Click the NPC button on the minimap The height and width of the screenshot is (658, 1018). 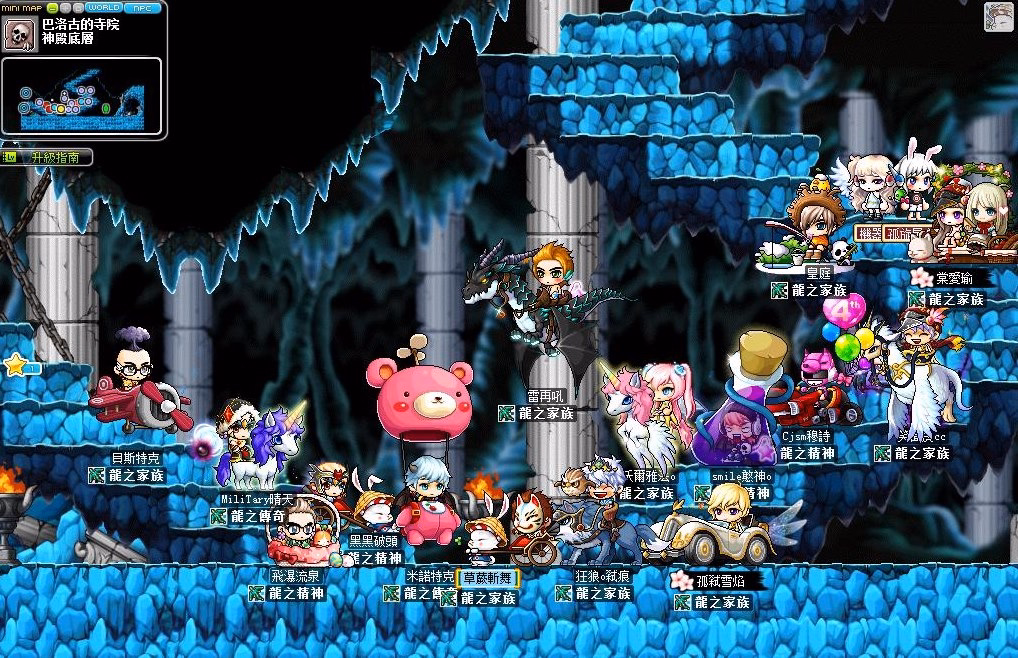[x=143, y=7]
